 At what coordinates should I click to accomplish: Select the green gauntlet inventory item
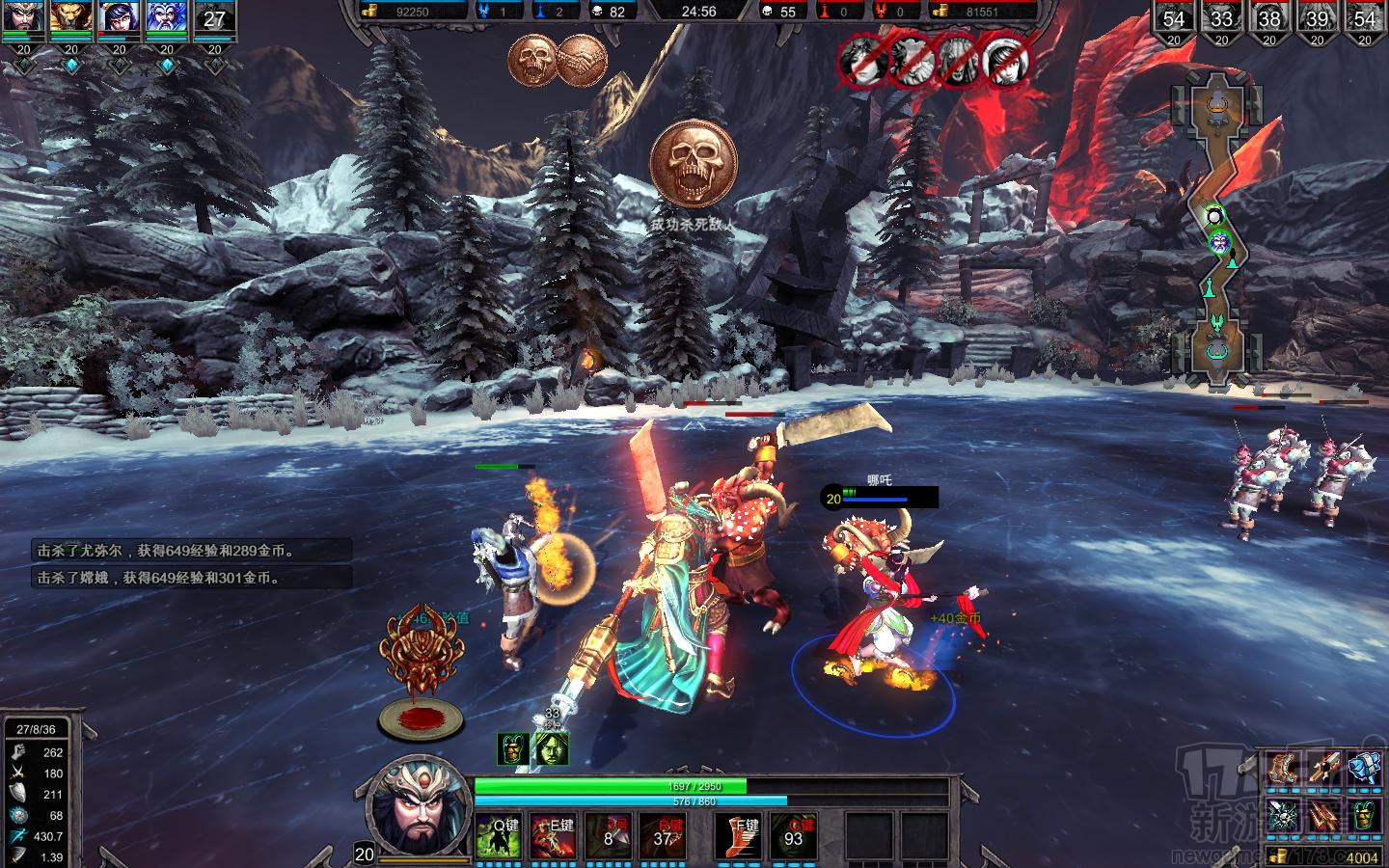(x=1365, y=816)
